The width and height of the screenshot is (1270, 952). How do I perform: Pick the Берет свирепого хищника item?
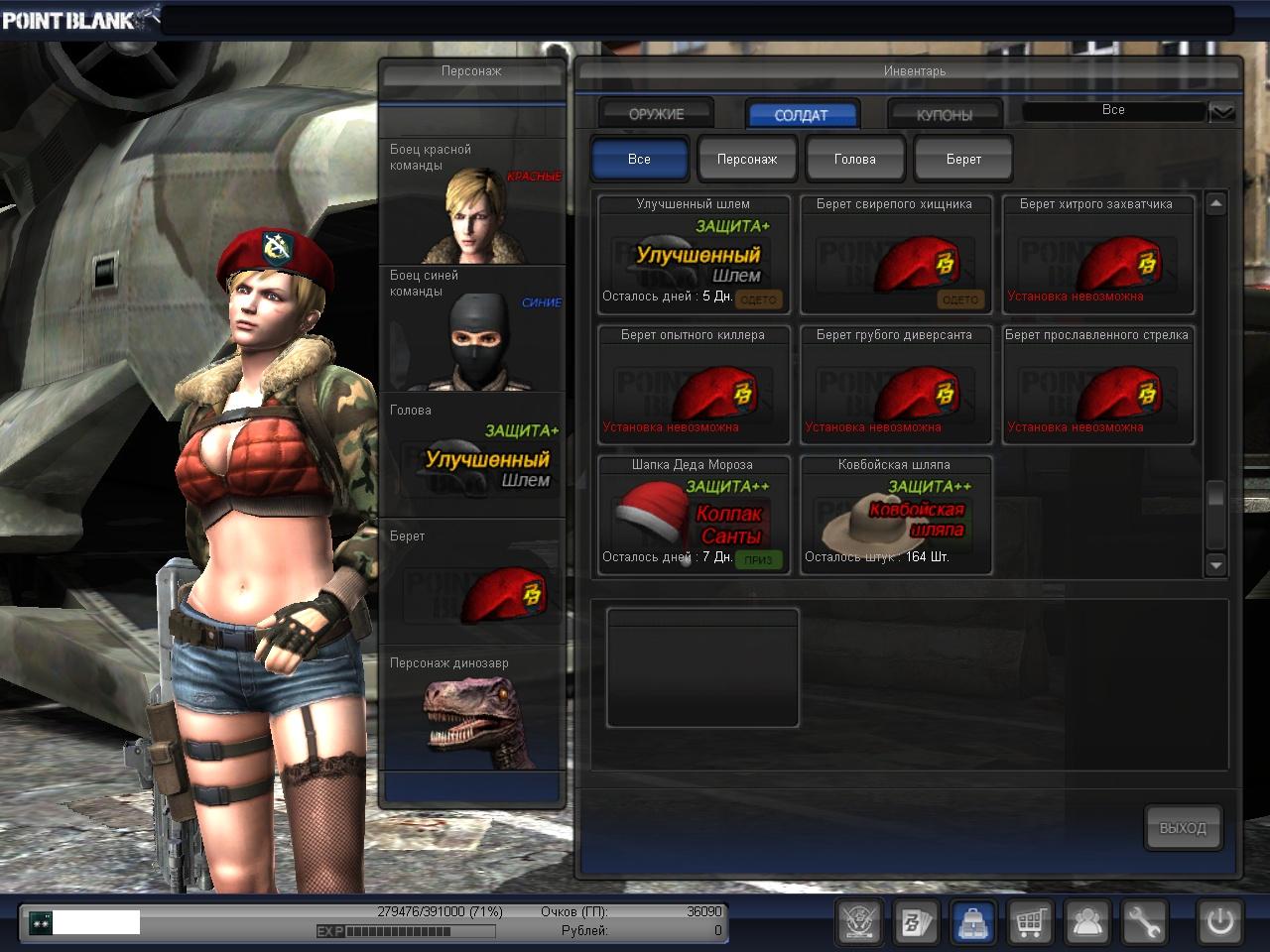pos(896,255)
